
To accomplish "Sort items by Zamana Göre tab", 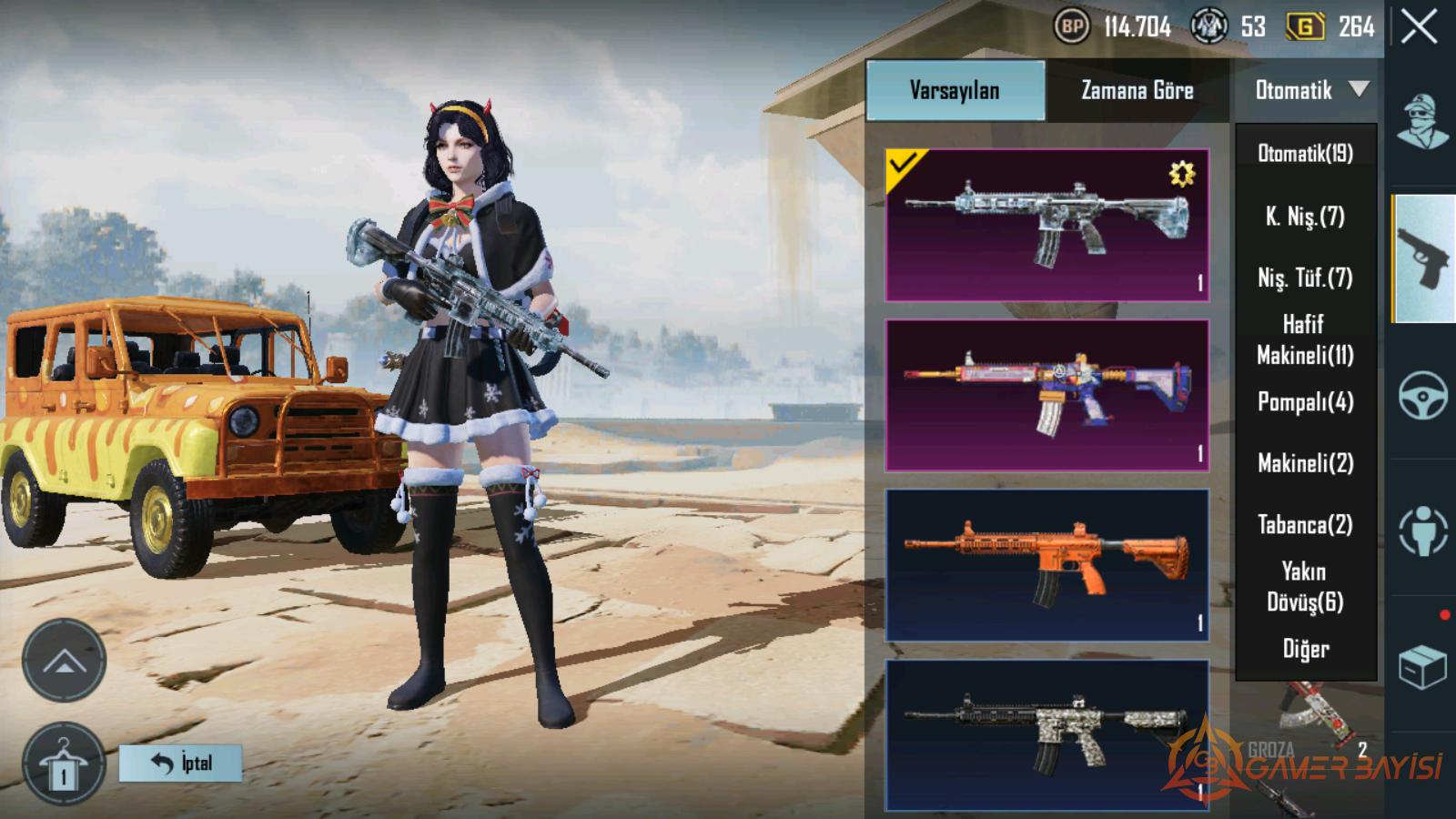I will [x=1137, y=90].
